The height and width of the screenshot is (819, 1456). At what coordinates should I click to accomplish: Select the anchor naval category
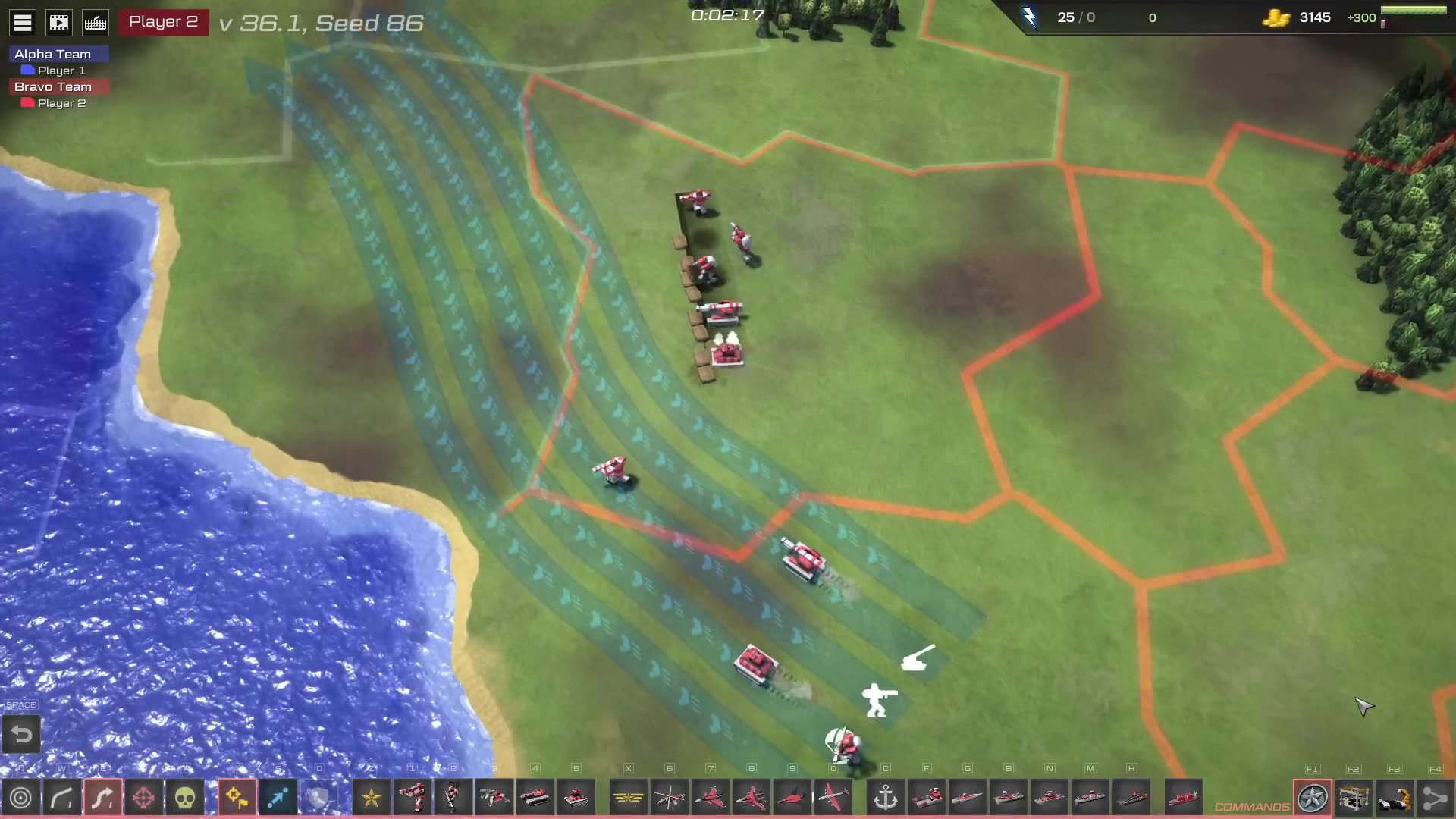point(886,798)
